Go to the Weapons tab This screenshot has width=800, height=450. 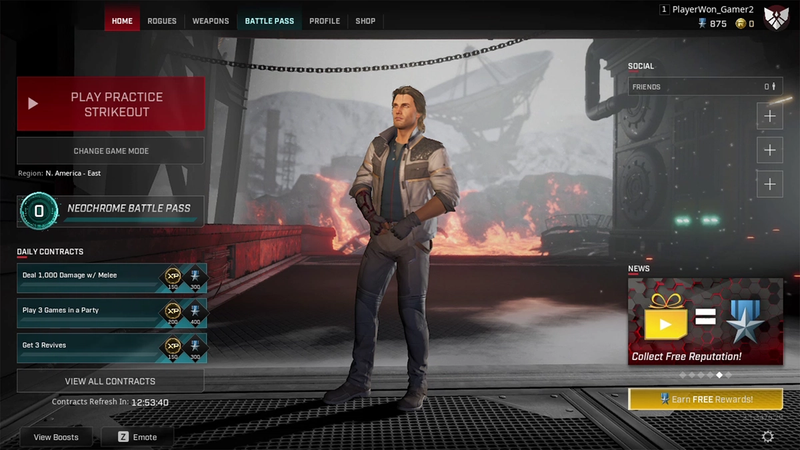(210, 20)
